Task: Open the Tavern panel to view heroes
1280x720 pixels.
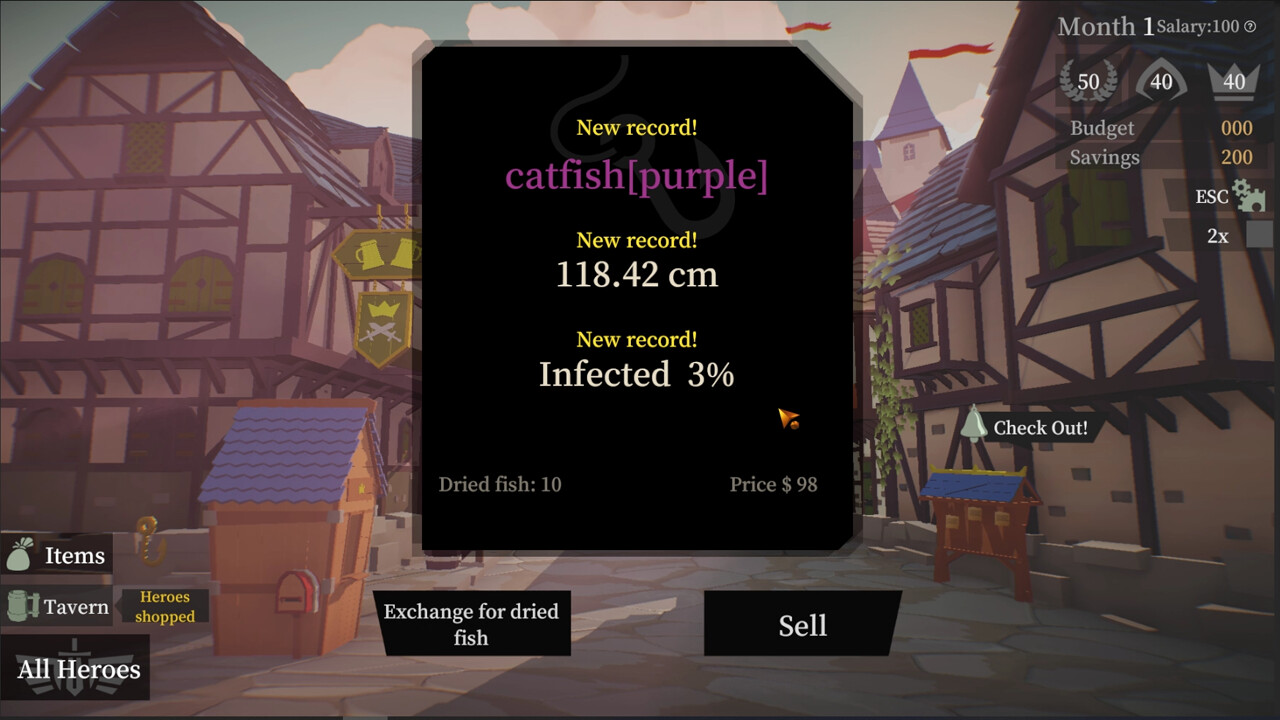Action: point(75,606)
